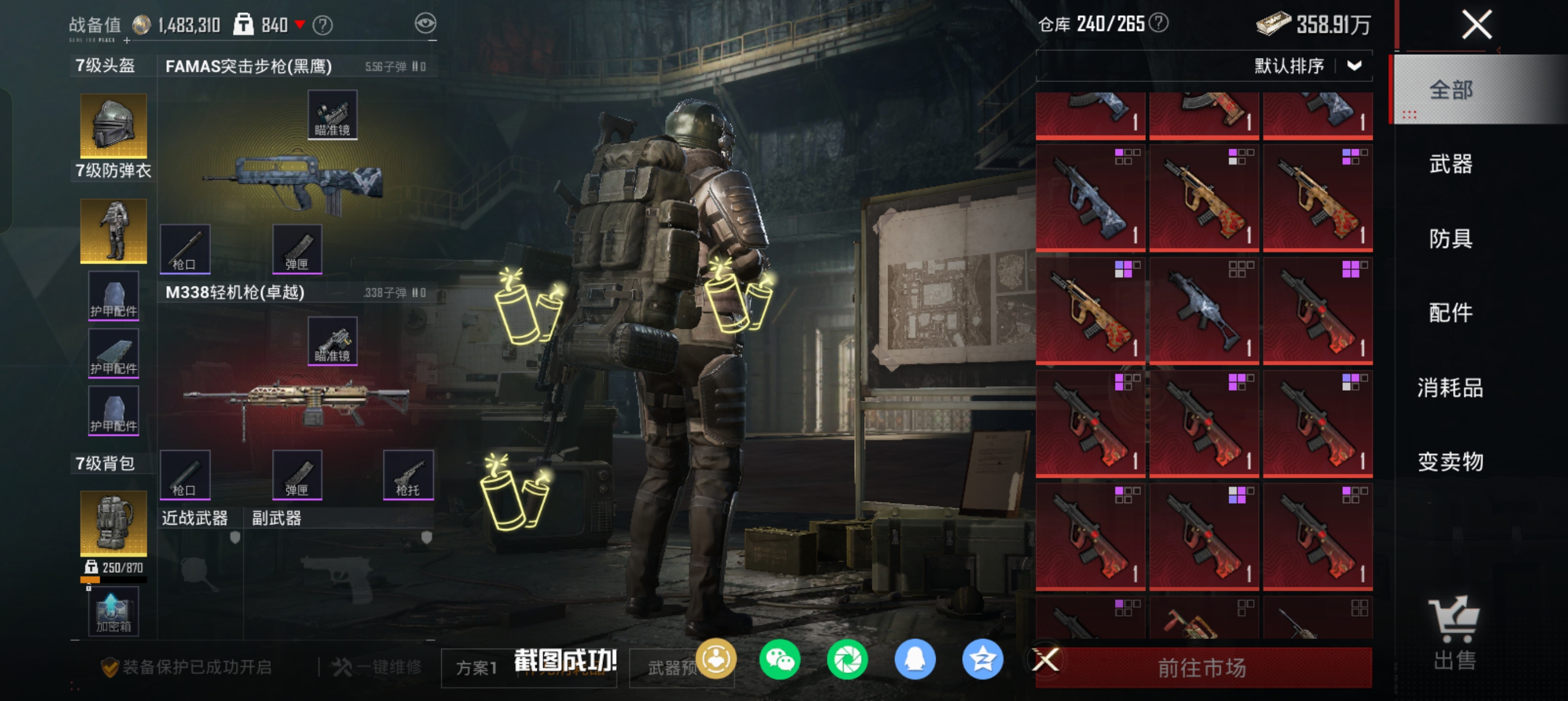Click the warehouse capacity help question mark
This screenshot has width=1568, height=701.
tap(1159, 23)
